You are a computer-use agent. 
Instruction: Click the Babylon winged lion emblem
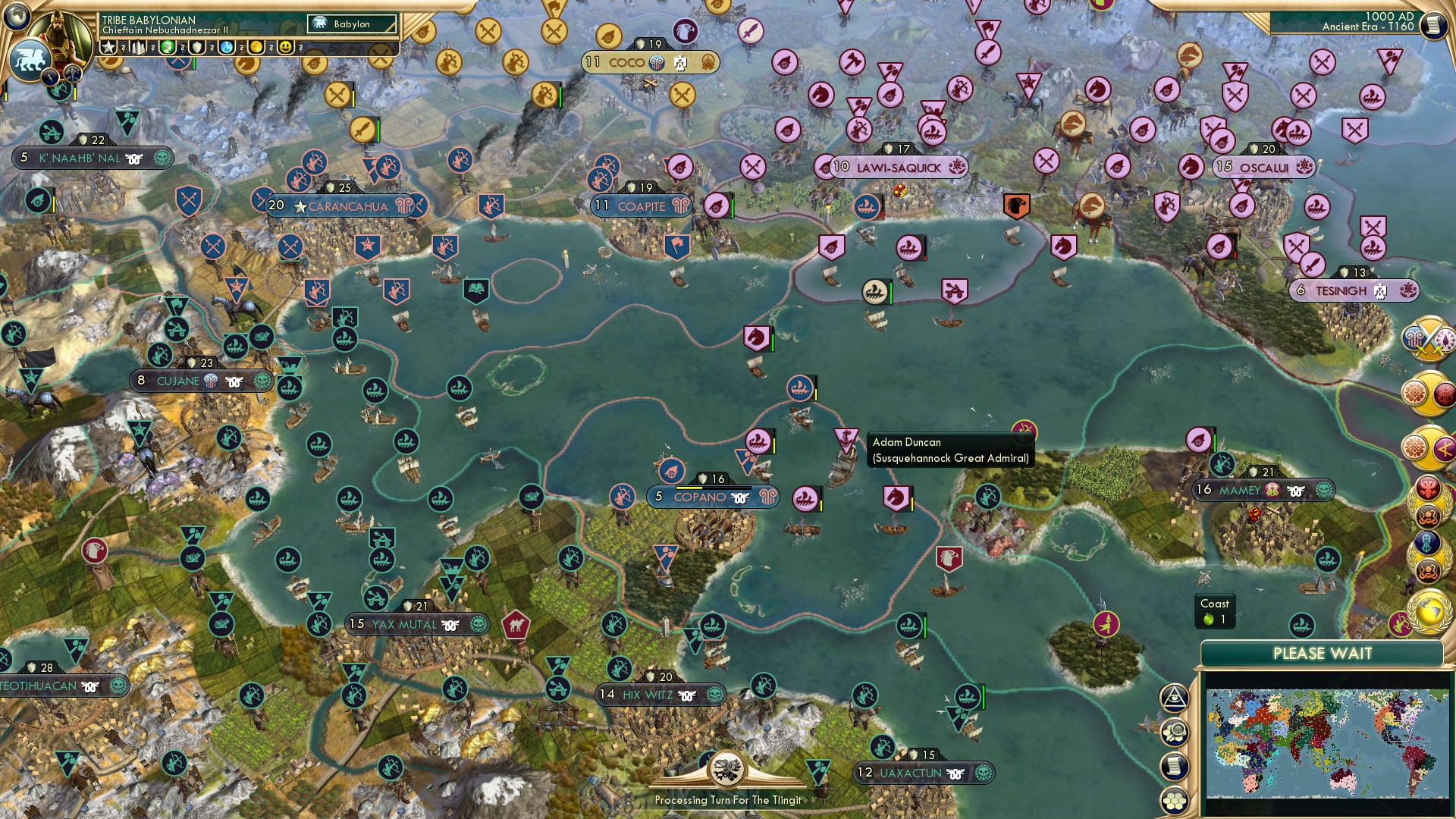coord(29,62)
